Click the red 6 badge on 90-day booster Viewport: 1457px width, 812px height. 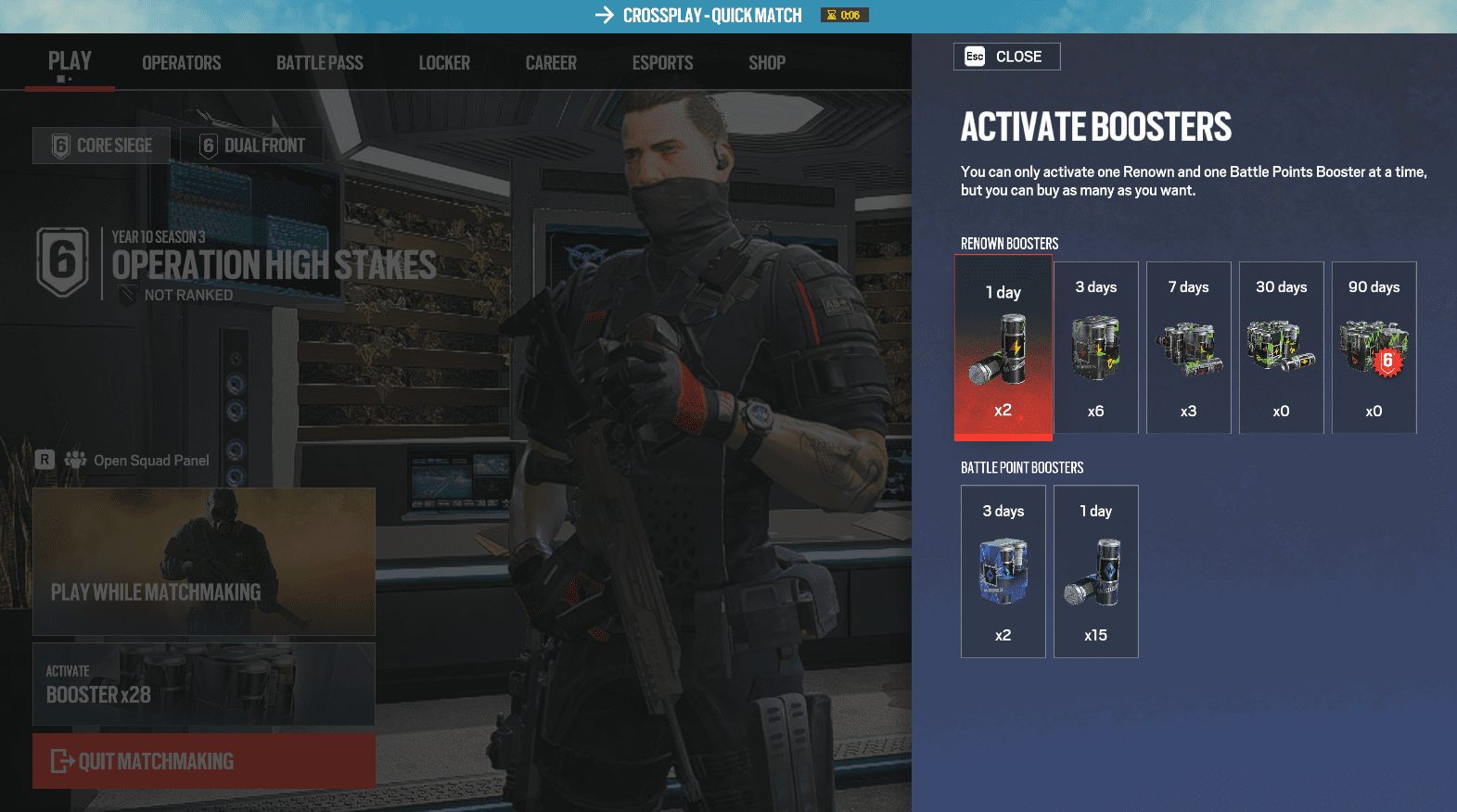coord(1388,363)
